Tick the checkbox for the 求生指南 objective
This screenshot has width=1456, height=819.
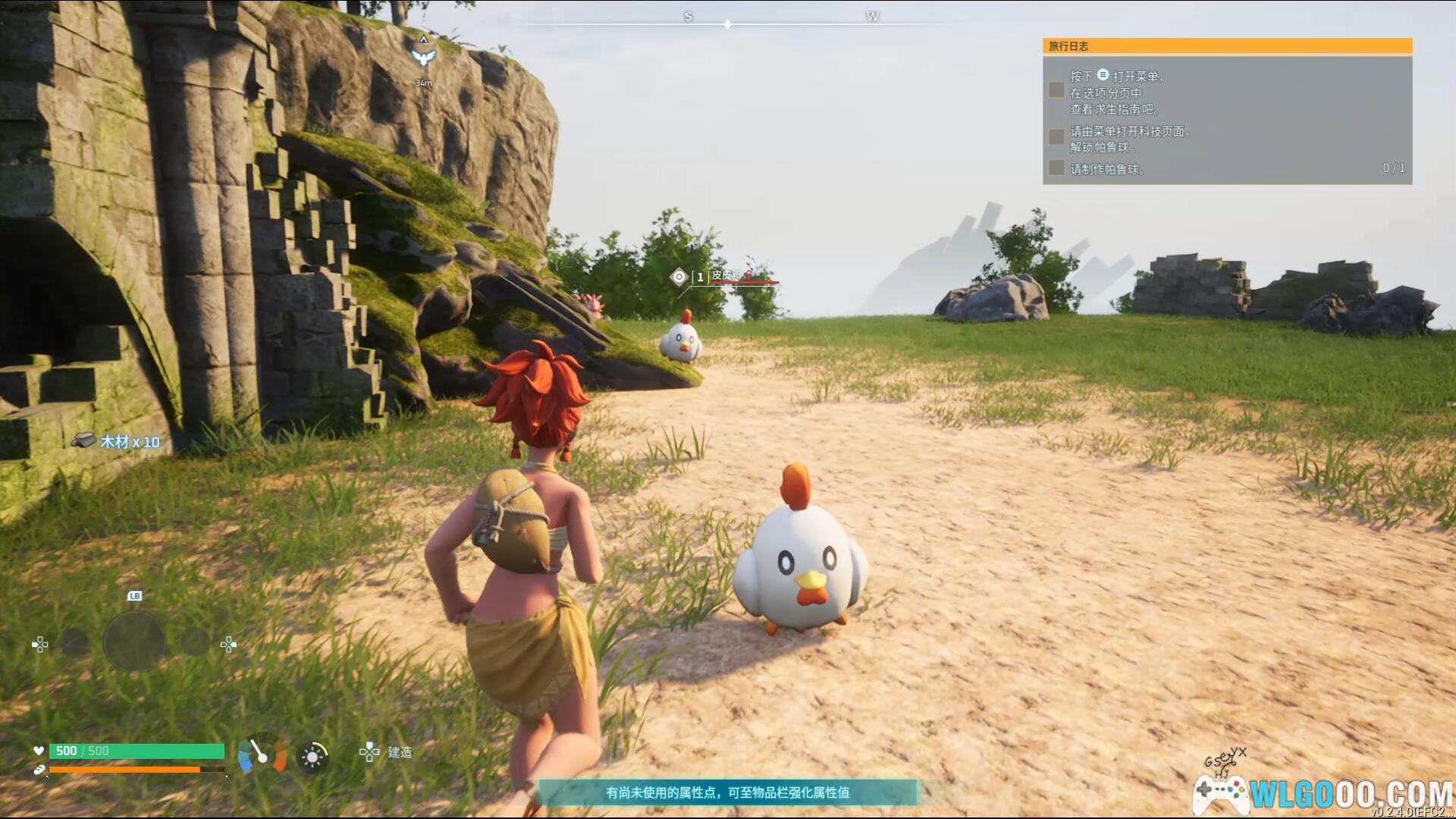pyautogui.click(x=1056, y=90)
